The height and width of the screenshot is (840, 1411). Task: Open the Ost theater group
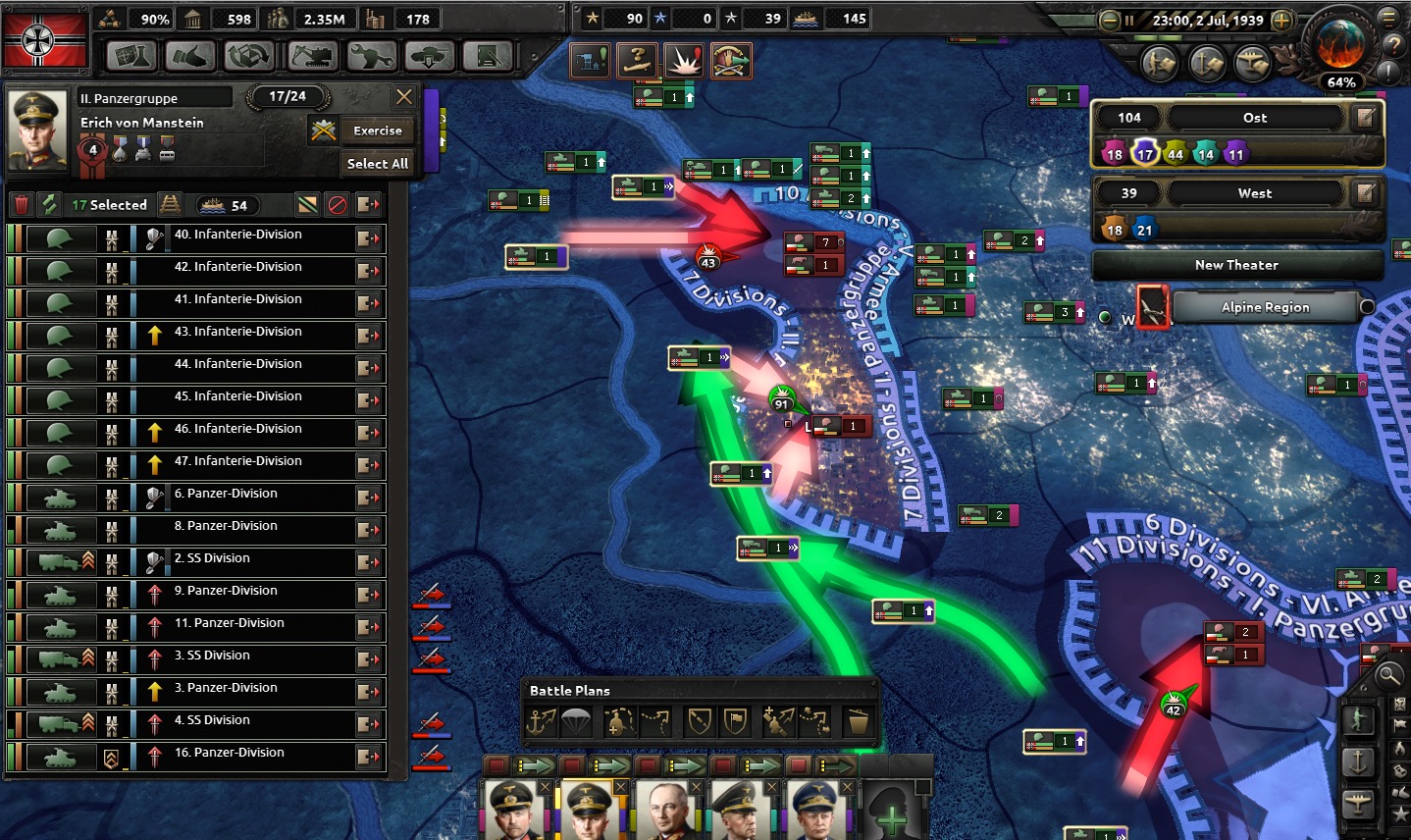(1254, 118)
